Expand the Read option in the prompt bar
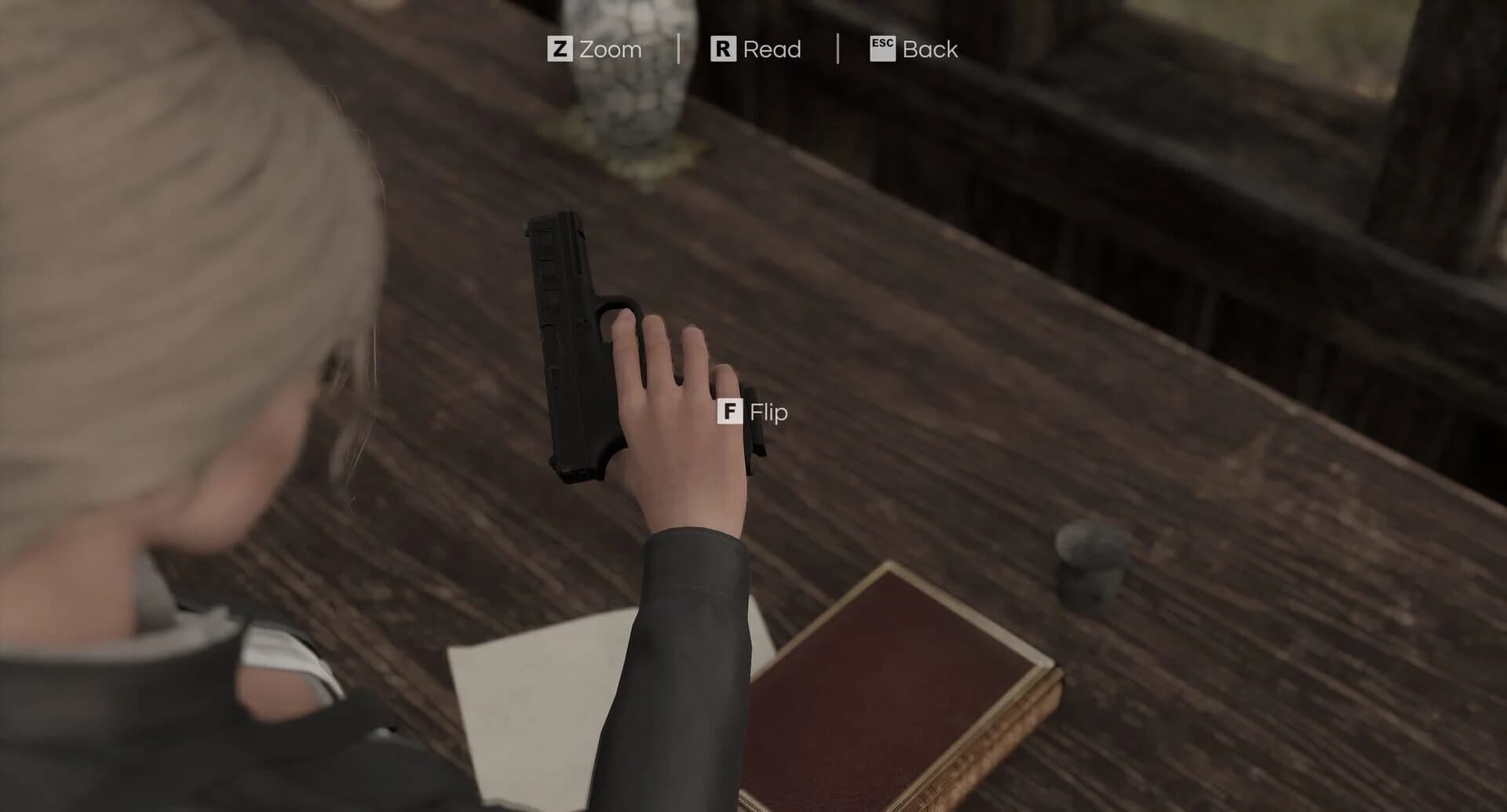This screenshot has width=1507, height=812. point(756,49)
